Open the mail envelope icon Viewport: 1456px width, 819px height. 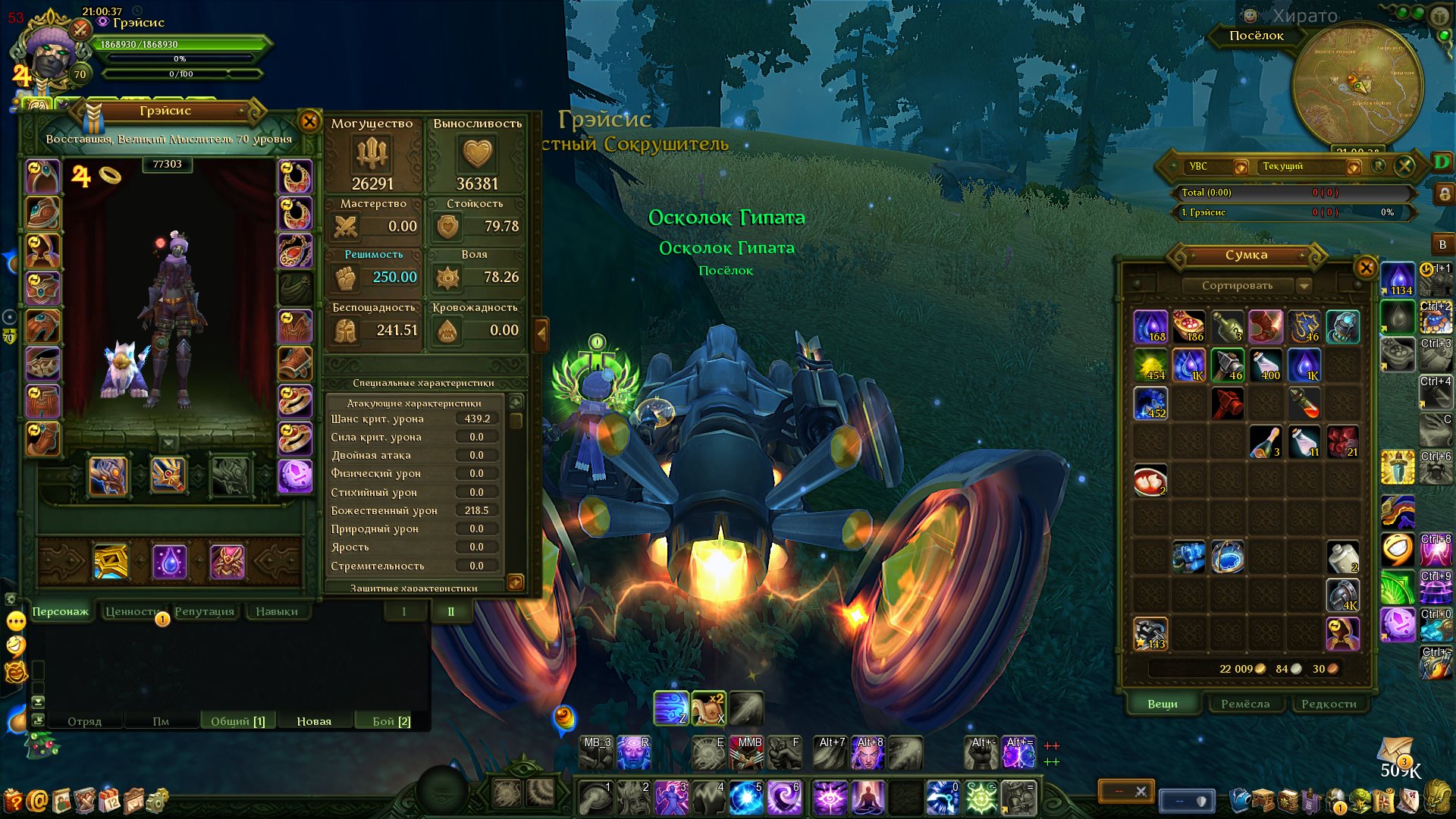coord(1396,752)
